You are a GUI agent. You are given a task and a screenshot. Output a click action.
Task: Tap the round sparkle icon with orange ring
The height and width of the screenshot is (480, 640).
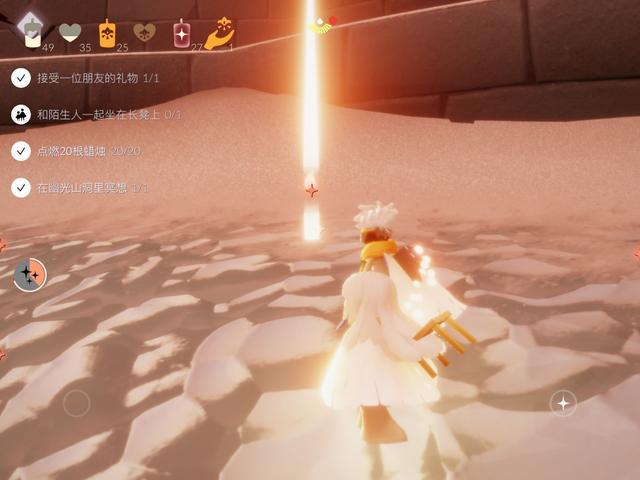30,273
